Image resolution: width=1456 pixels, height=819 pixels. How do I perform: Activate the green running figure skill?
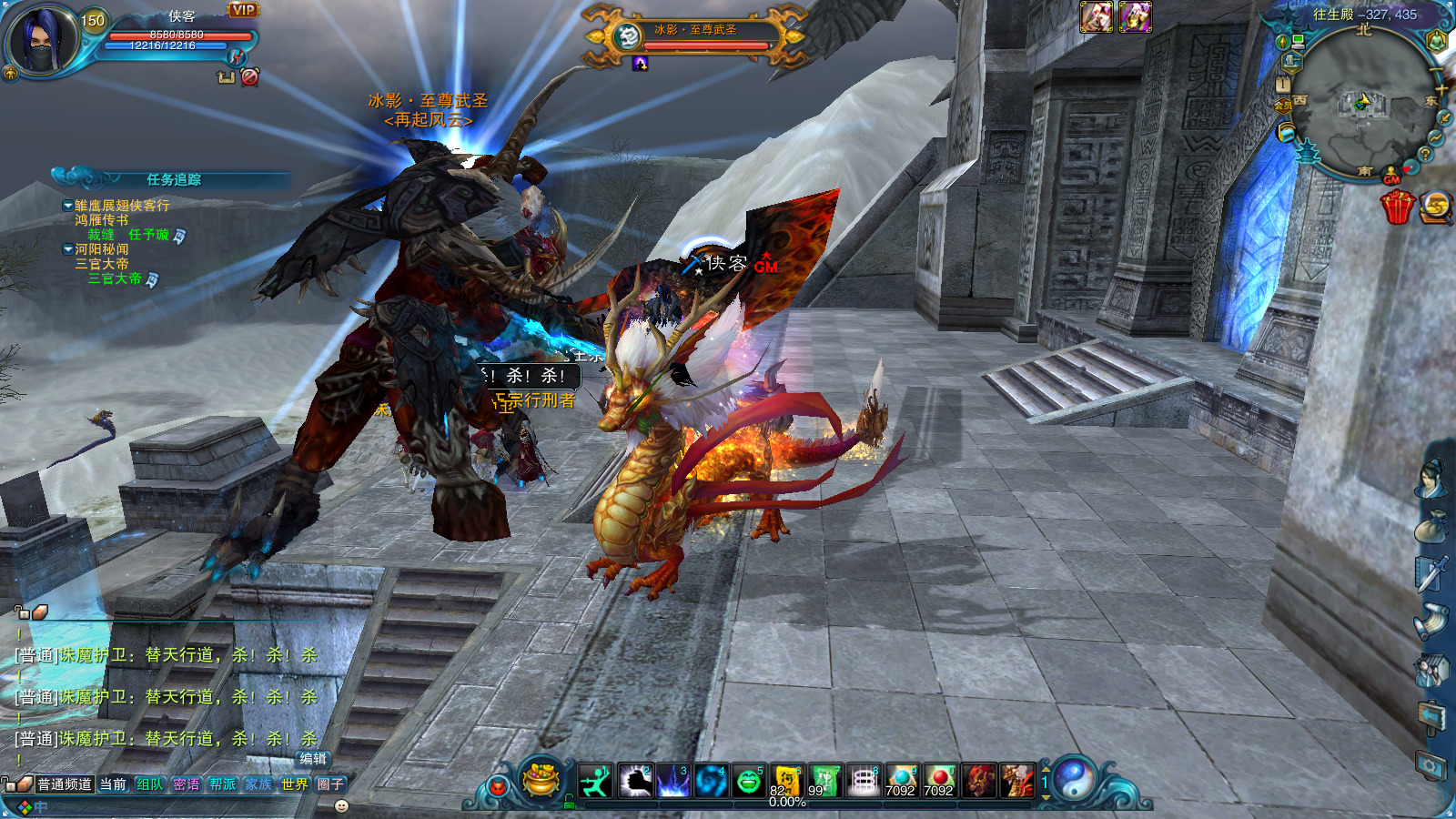595,781
